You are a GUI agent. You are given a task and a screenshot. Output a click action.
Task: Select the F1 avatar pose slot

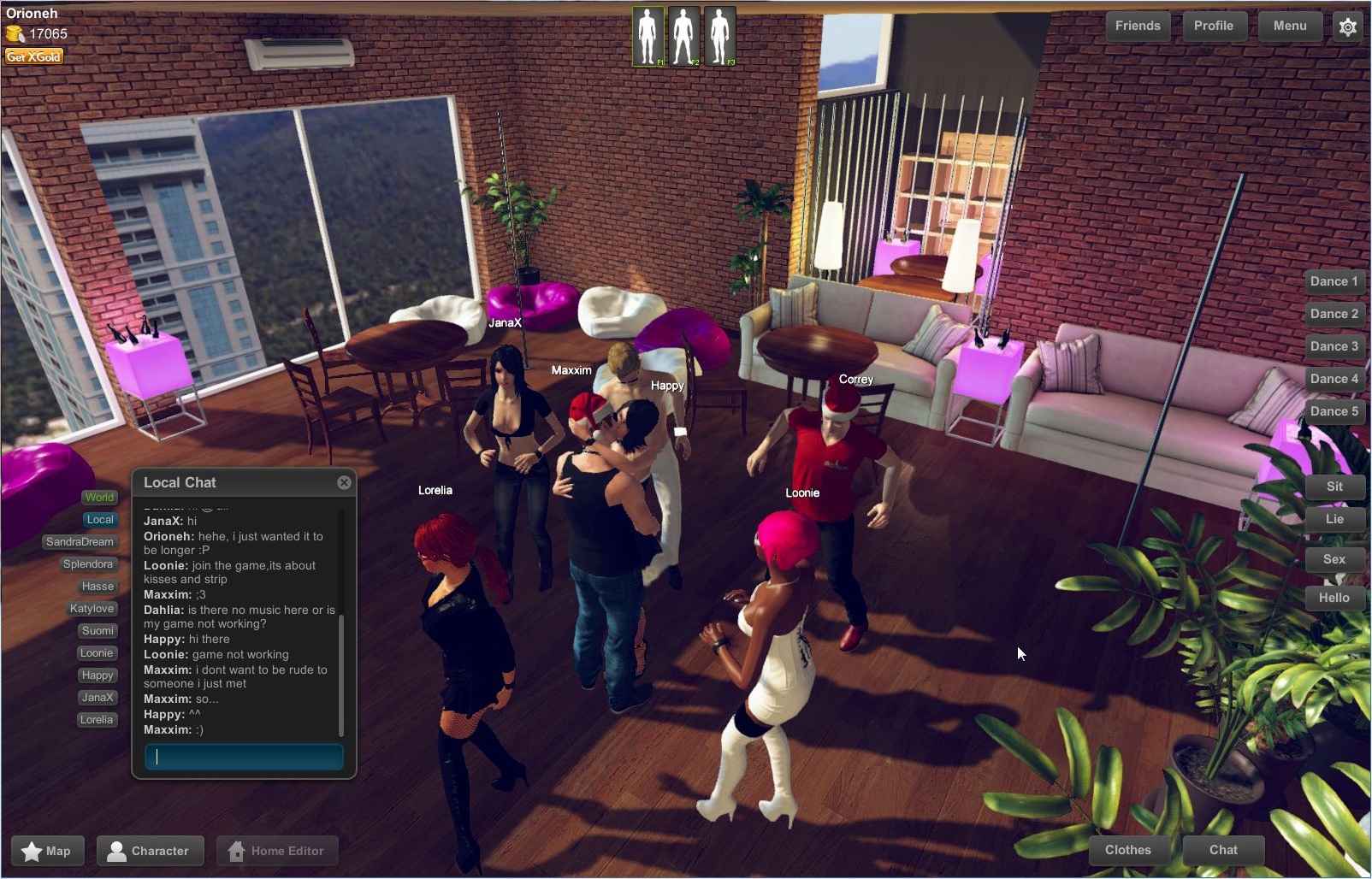coord(648,36)
